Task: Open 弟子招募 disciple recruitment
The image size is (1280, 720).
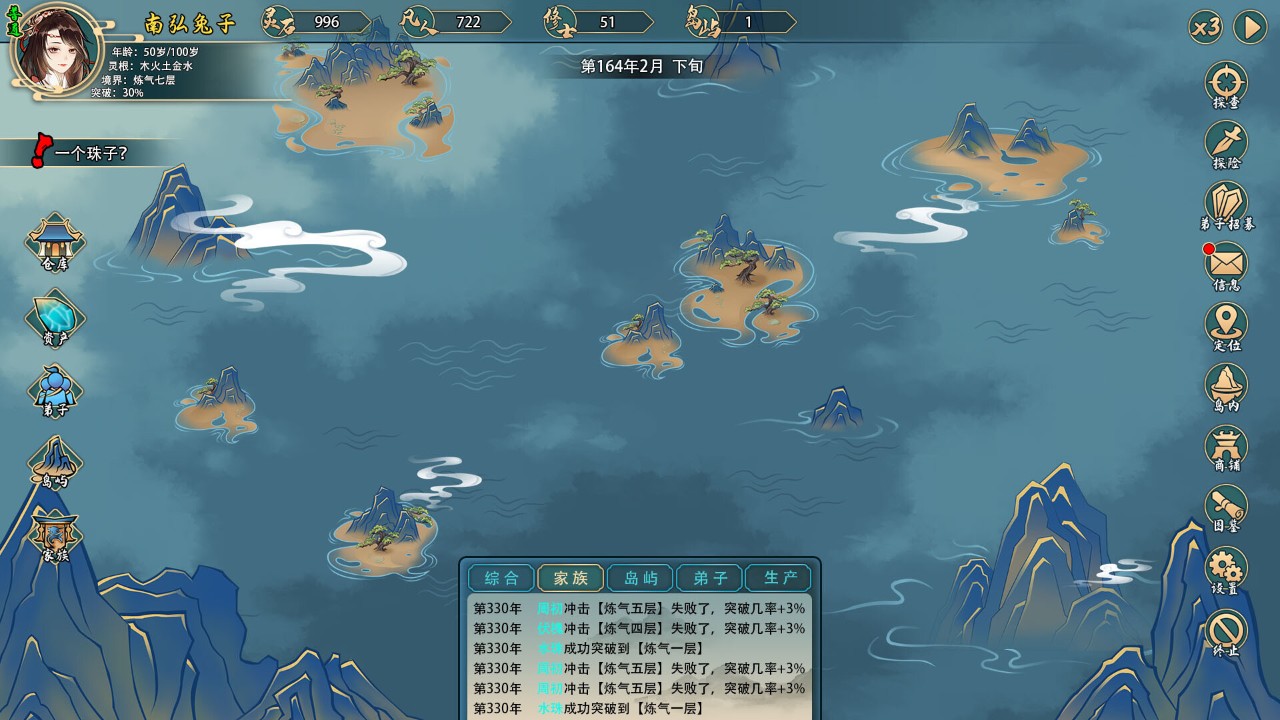Action: (x=1226, y=205)
